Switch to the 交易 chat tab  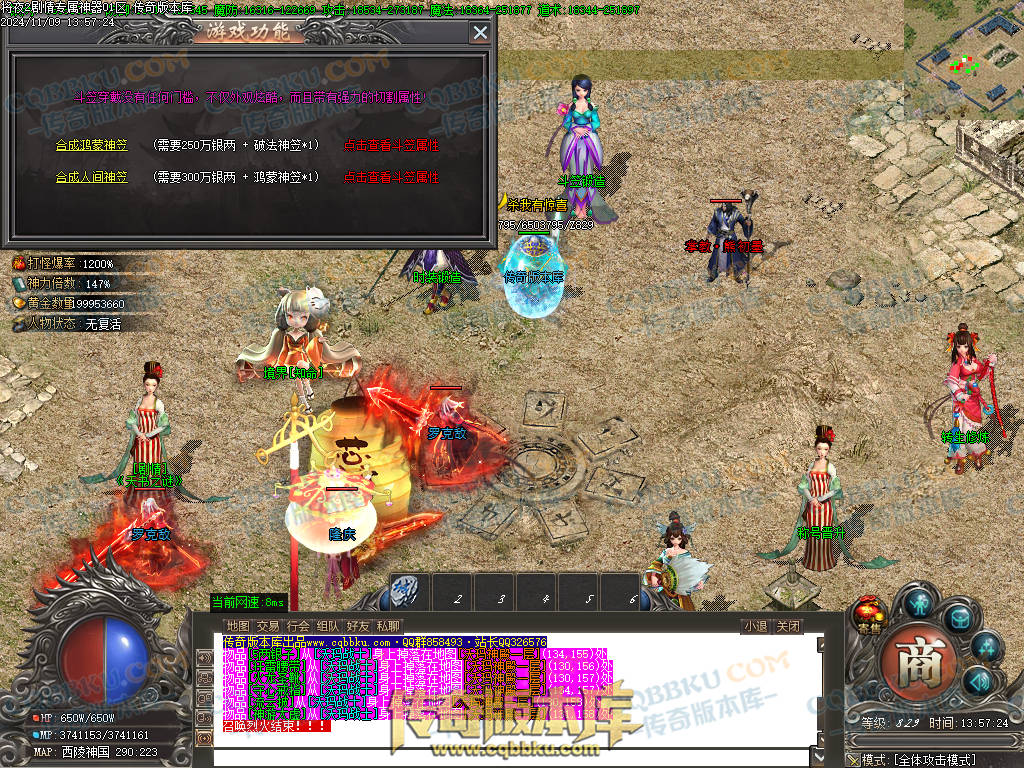tap(268, 626)
